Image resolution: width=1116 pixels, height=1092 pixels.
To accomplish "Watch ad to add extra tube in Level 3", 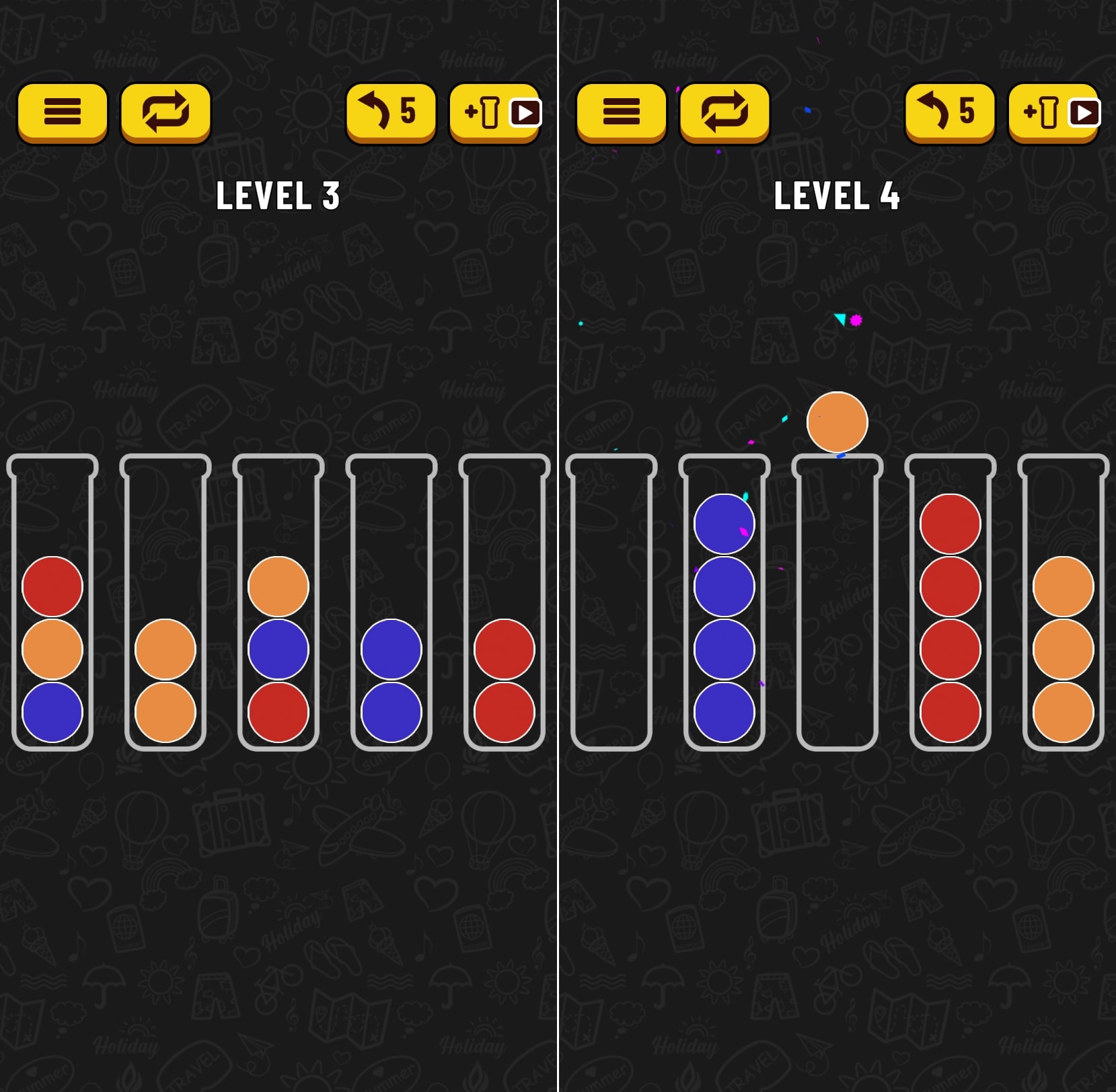I will point(494,113).
